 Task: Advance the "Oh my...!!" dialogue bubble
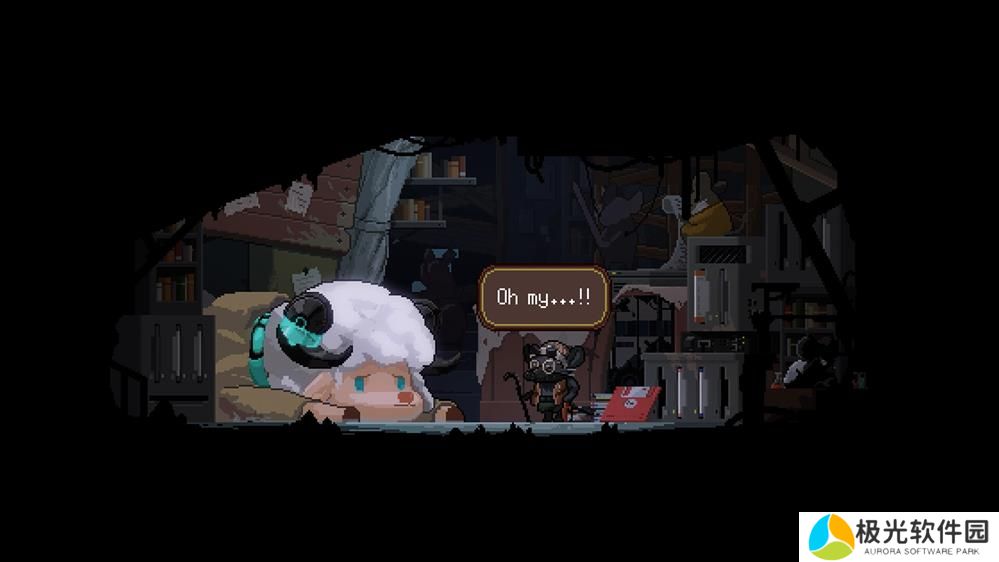(x=543, y=297)
